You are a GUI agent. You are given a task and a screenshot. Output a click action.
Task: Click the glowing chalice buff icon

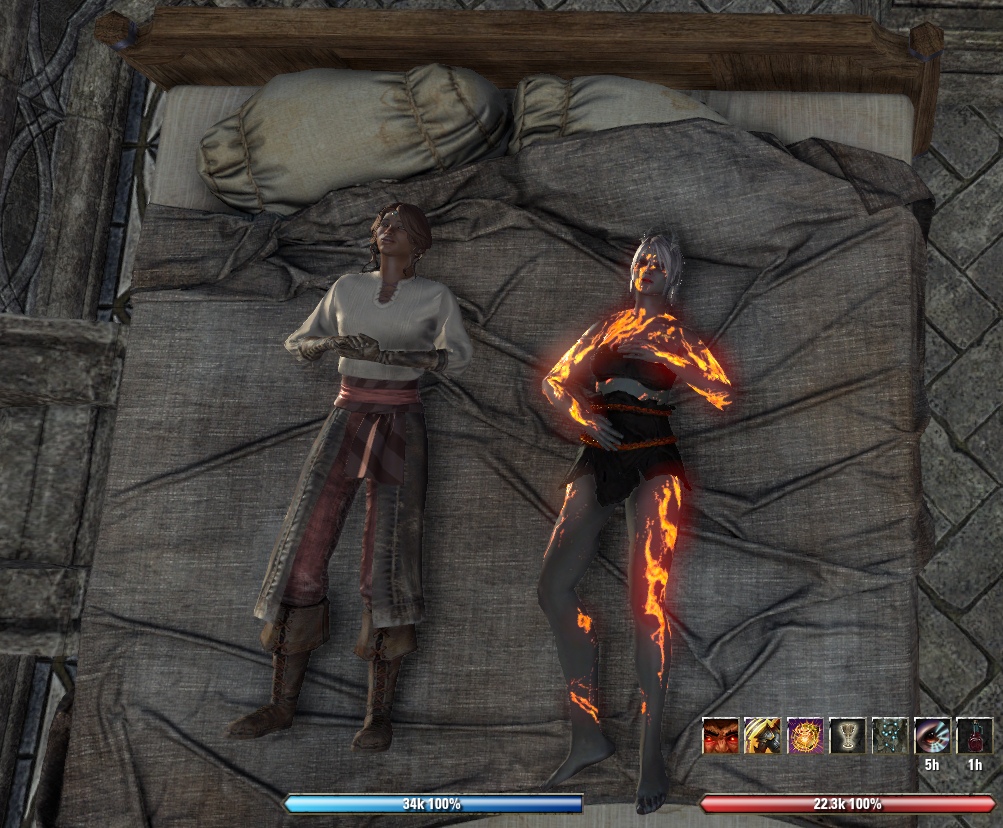coord(847,736)
